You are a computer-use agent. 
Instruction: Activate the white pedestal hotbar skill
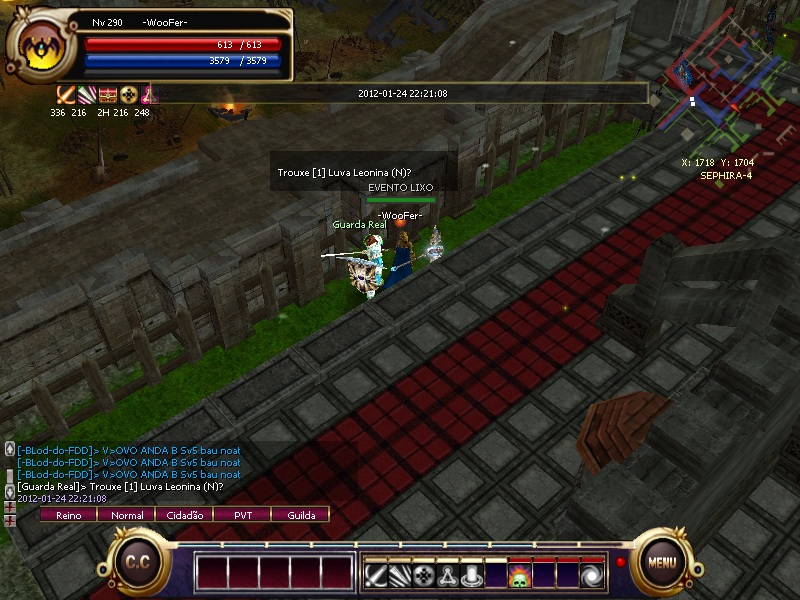(471, 576)
